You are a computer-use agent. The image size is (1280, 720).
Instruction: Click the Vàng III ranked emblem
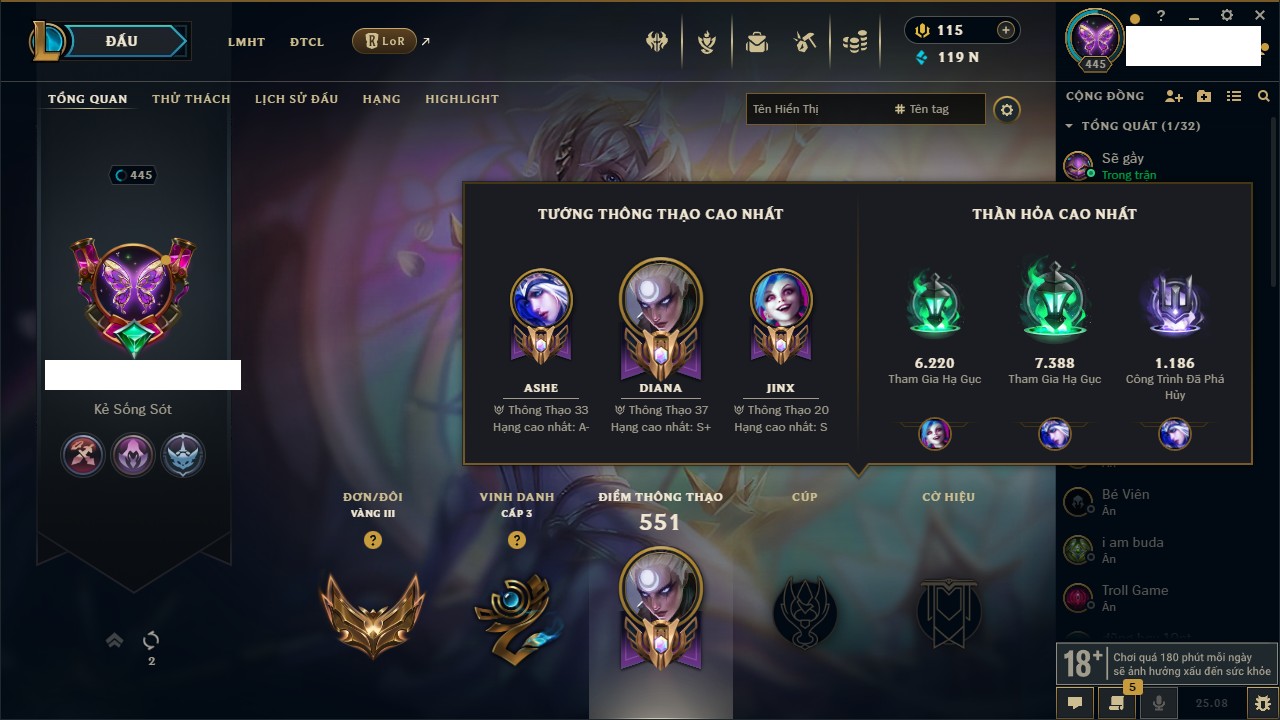[x=372, y=614]
